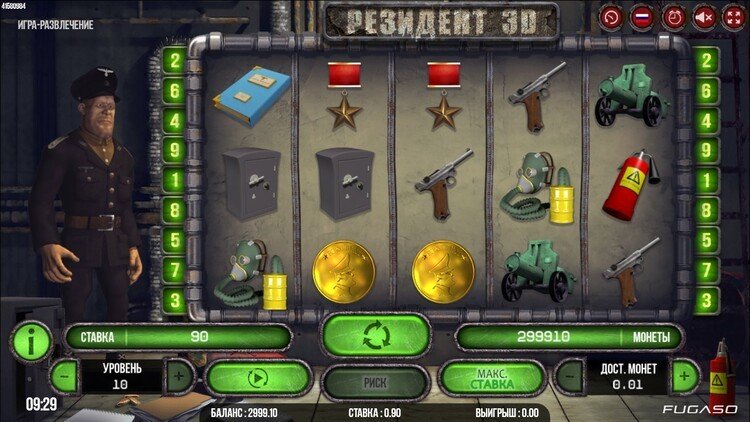Image resolution: width=750 pixels, height=422 pixels.
Task: Start autoplay with the green play button
Action: coord(257,379)
